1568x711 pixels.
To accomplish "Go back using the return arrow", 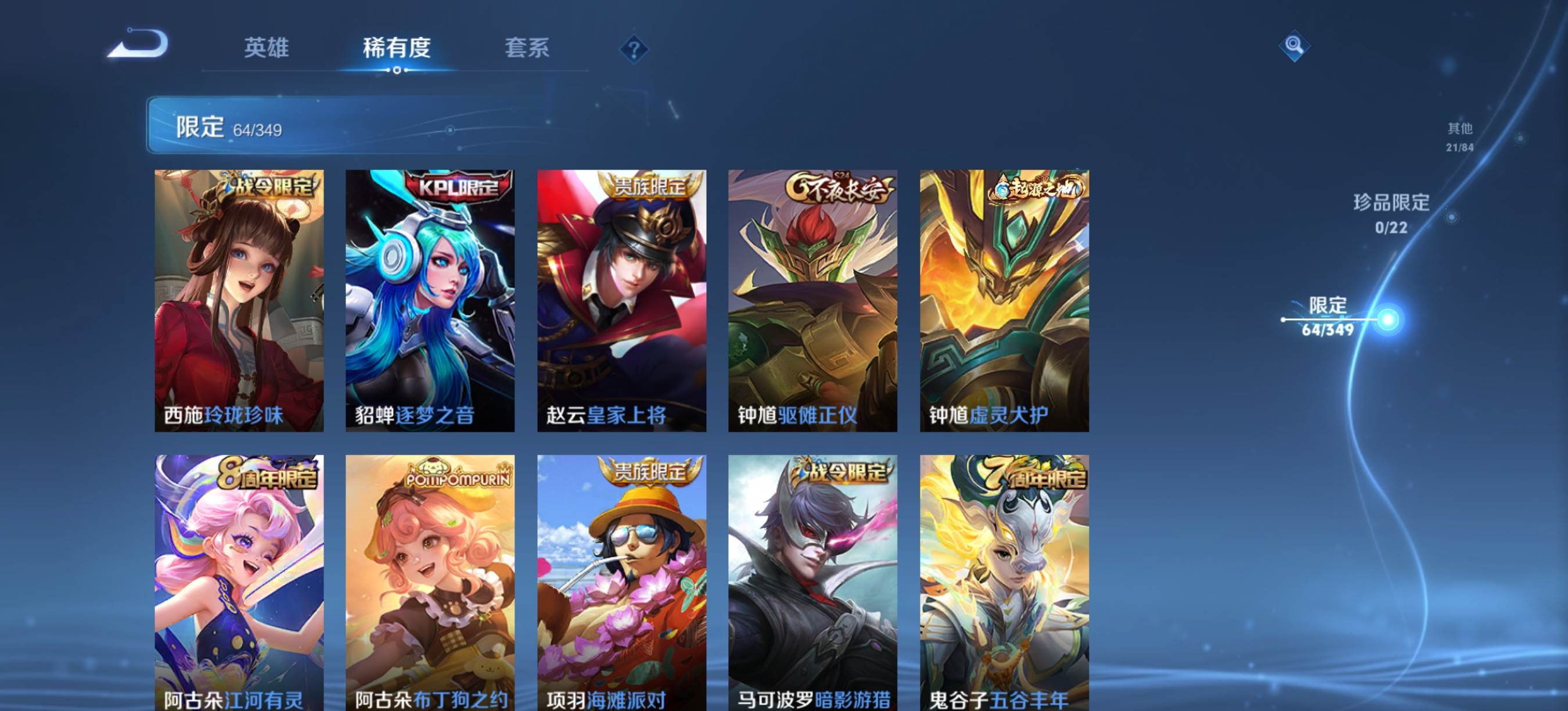I will 139,44.
